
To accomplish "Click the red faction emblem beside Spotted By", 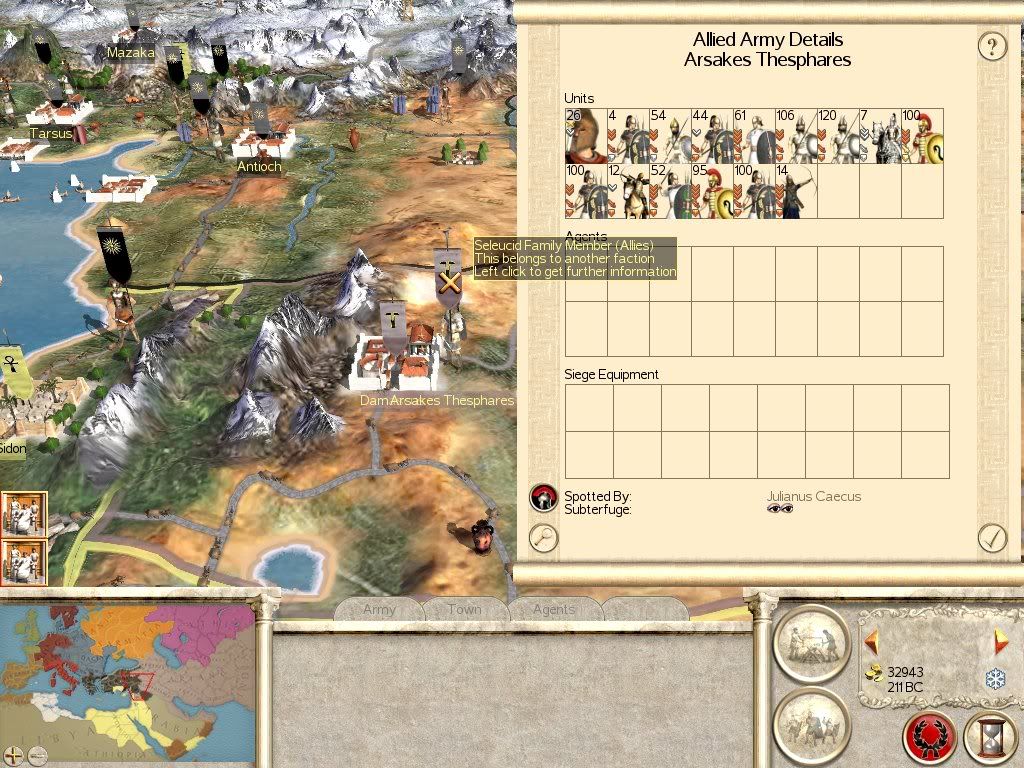I will [x=543, y=497].
